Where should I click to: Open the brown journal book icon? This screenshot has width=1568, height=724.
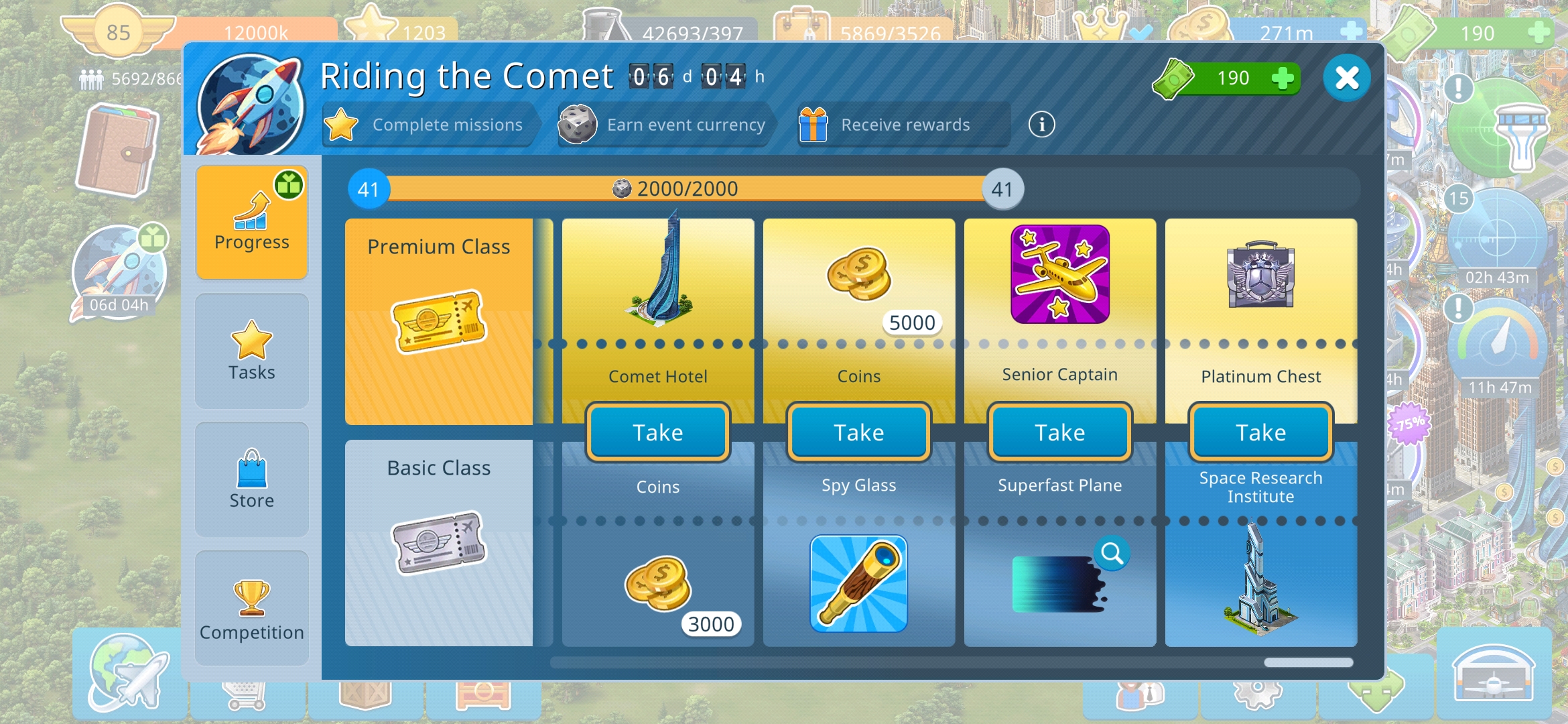tap(119, 151)
